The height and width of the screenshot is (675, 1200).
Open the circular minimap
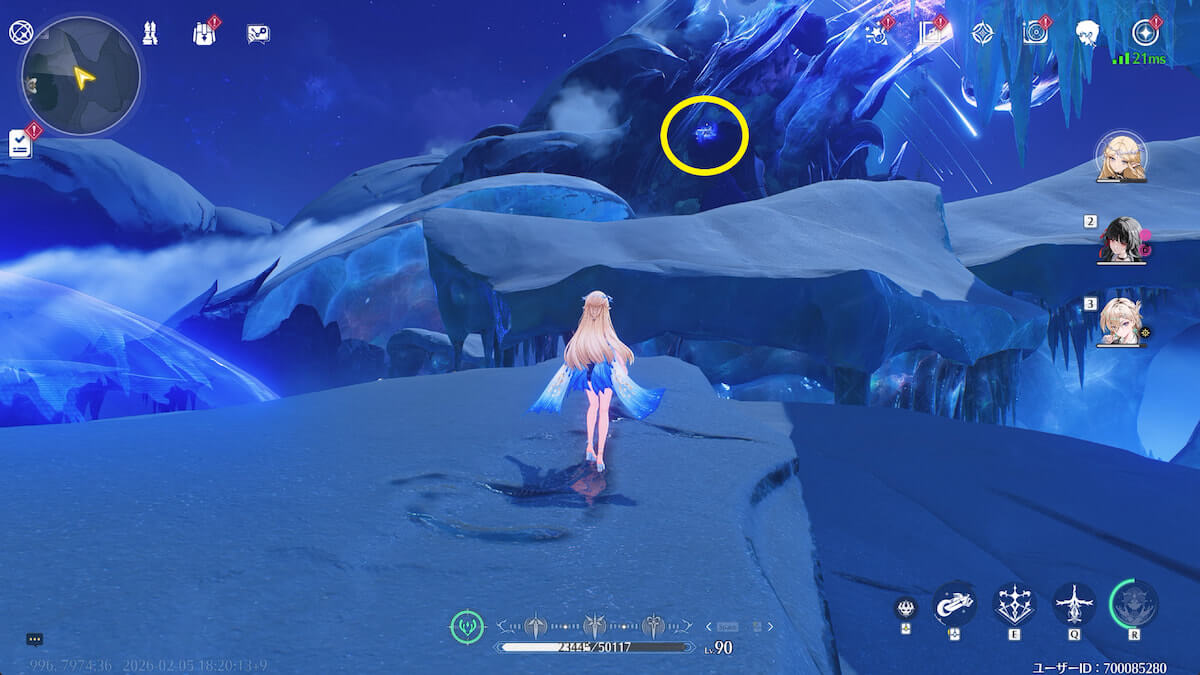[x=81, y=76]
